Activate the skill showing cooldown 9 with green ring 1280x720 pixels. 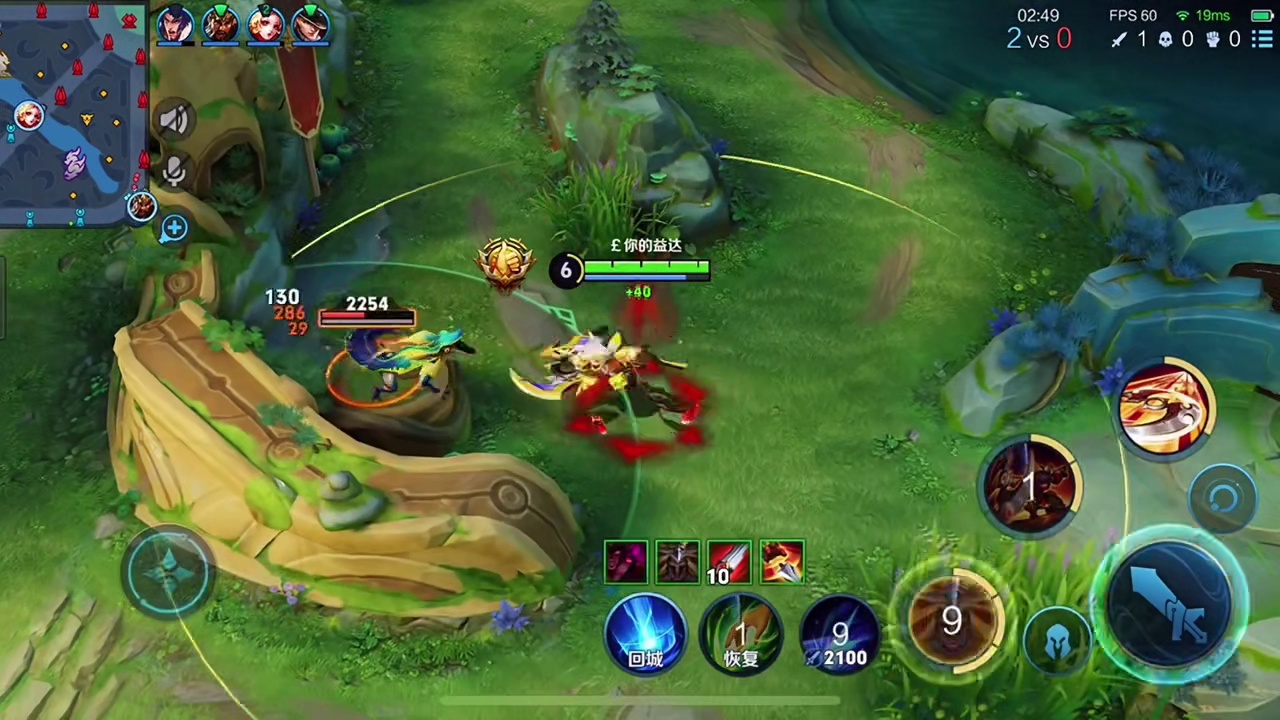[x=951, y=620]
